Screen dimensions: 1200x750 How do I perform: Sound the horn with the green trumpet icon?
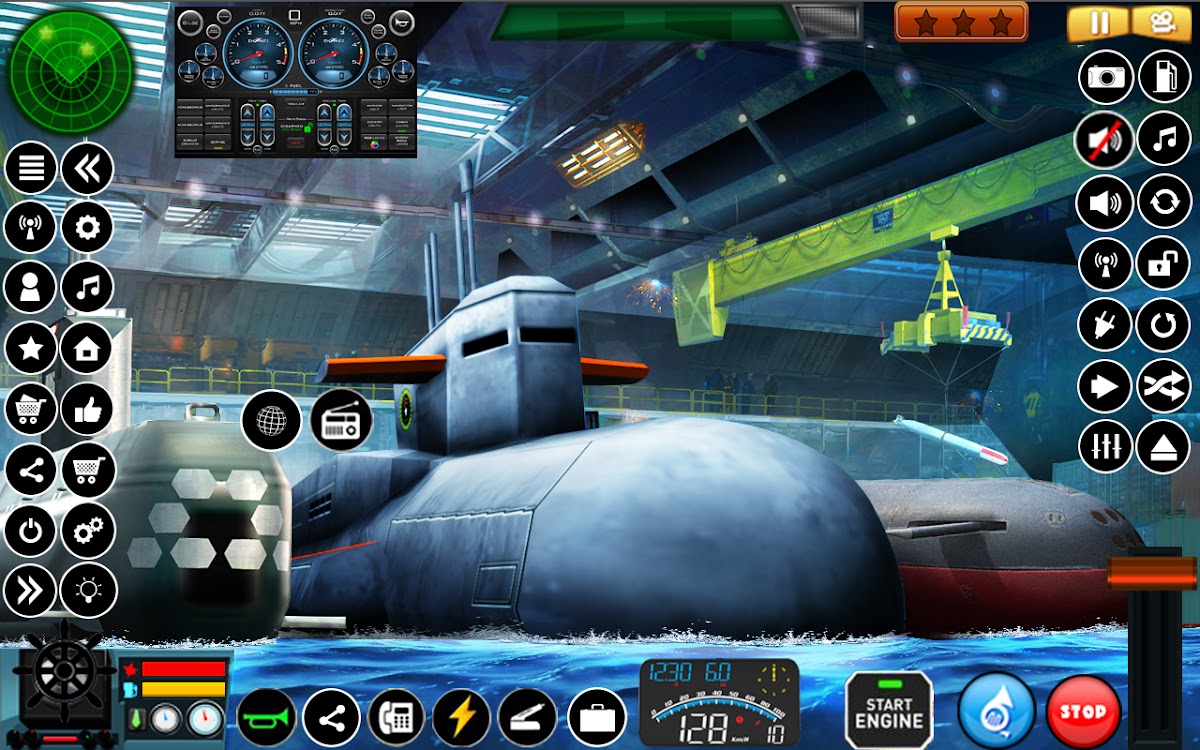266,717
